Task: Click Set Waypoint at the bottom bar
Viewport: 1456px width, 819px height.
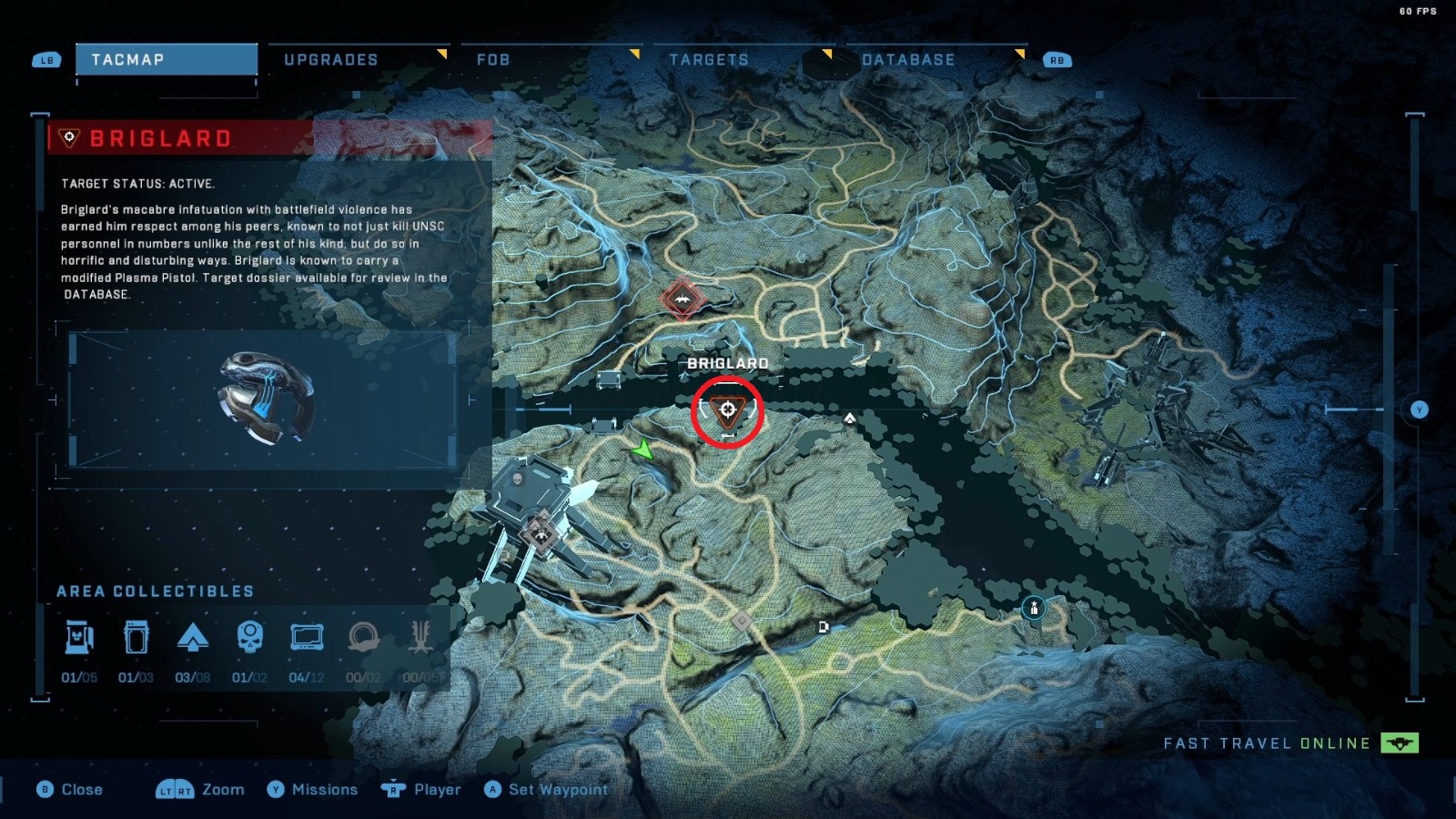Action: click(548, 789)
